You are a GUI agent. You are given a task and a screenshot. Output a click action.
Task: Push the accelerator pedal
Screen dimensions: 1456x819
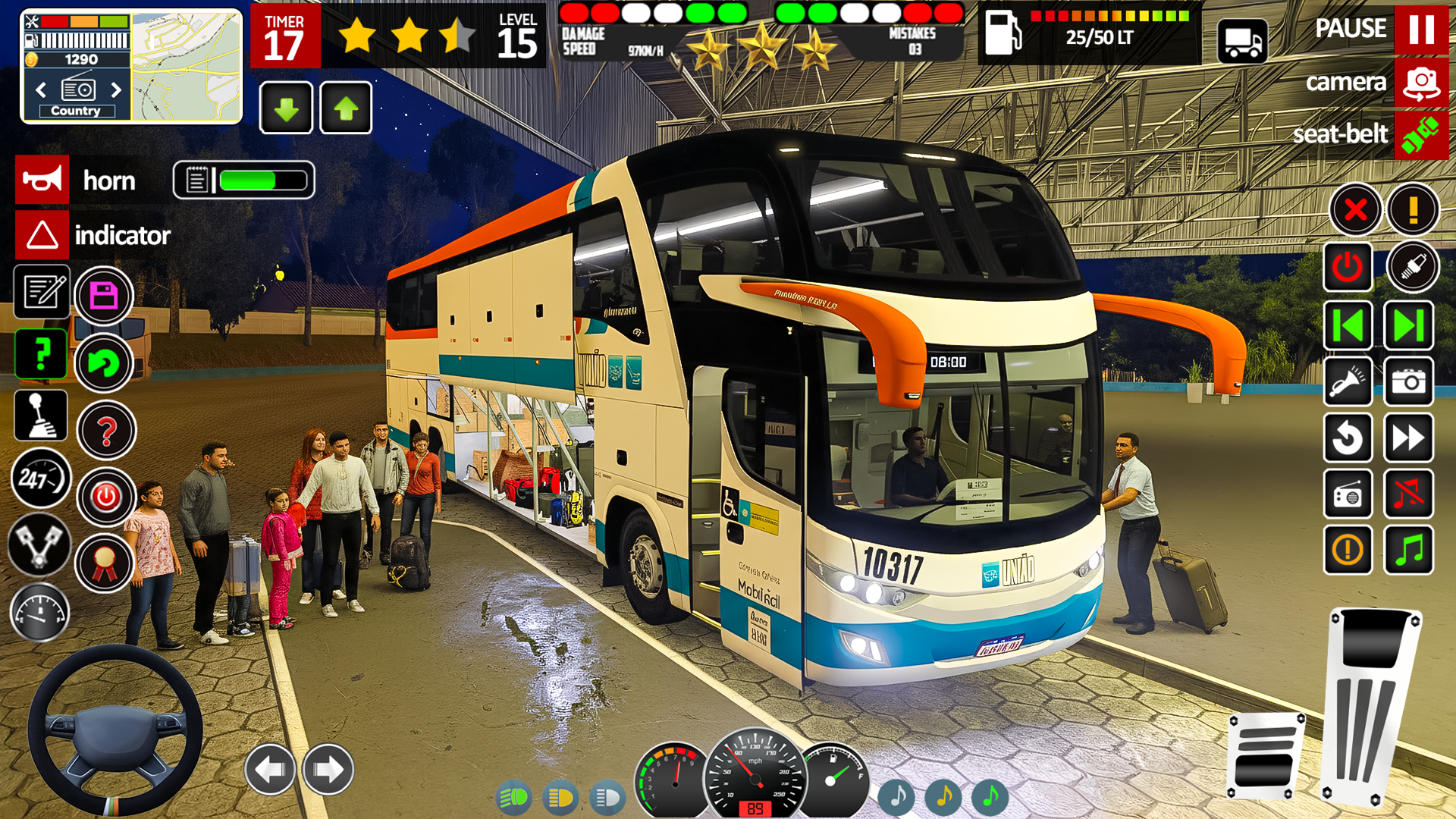coord(1370,705)
